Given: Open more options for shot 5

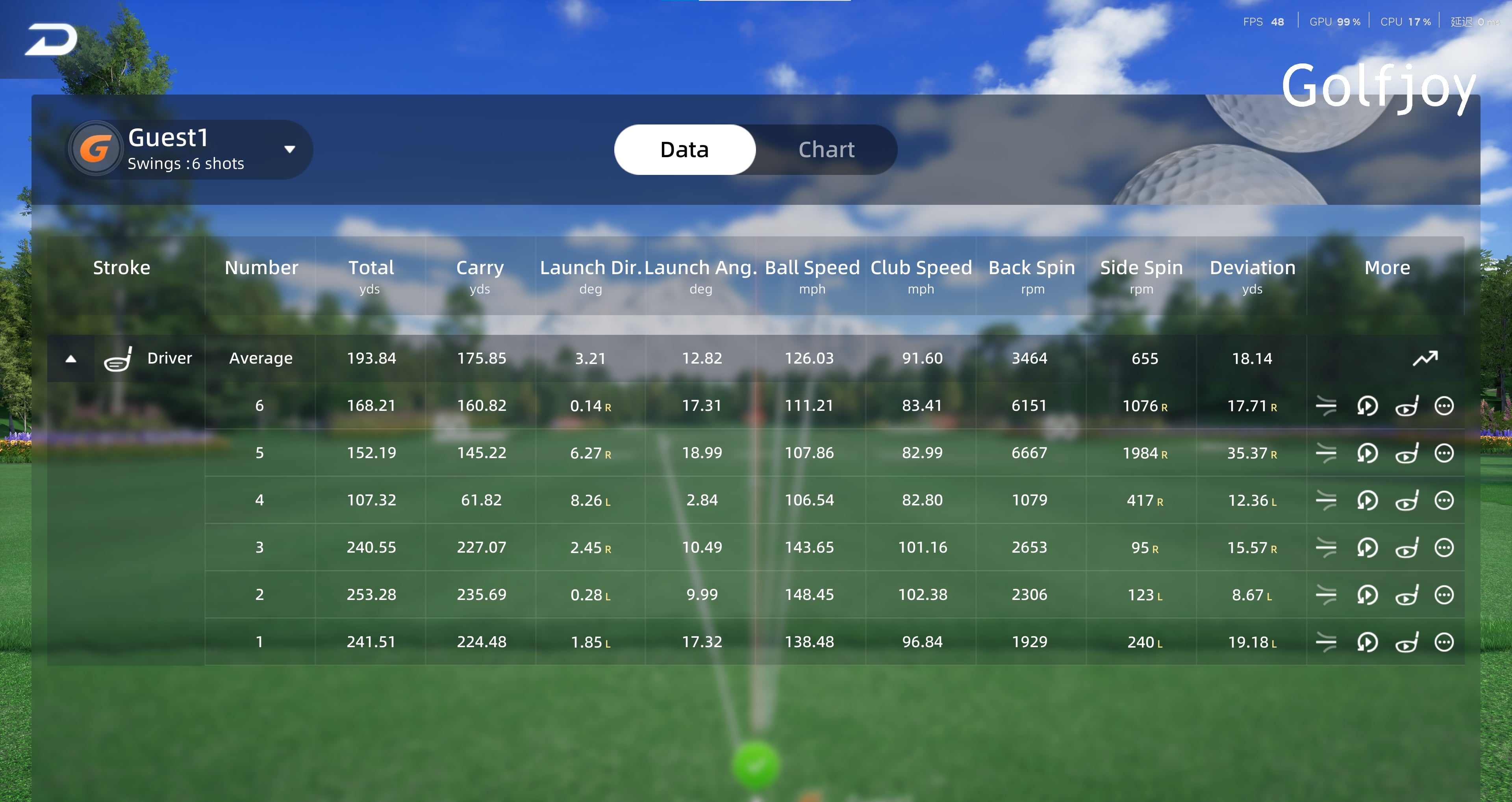Looking at the screenshot, I should 1444,453.
